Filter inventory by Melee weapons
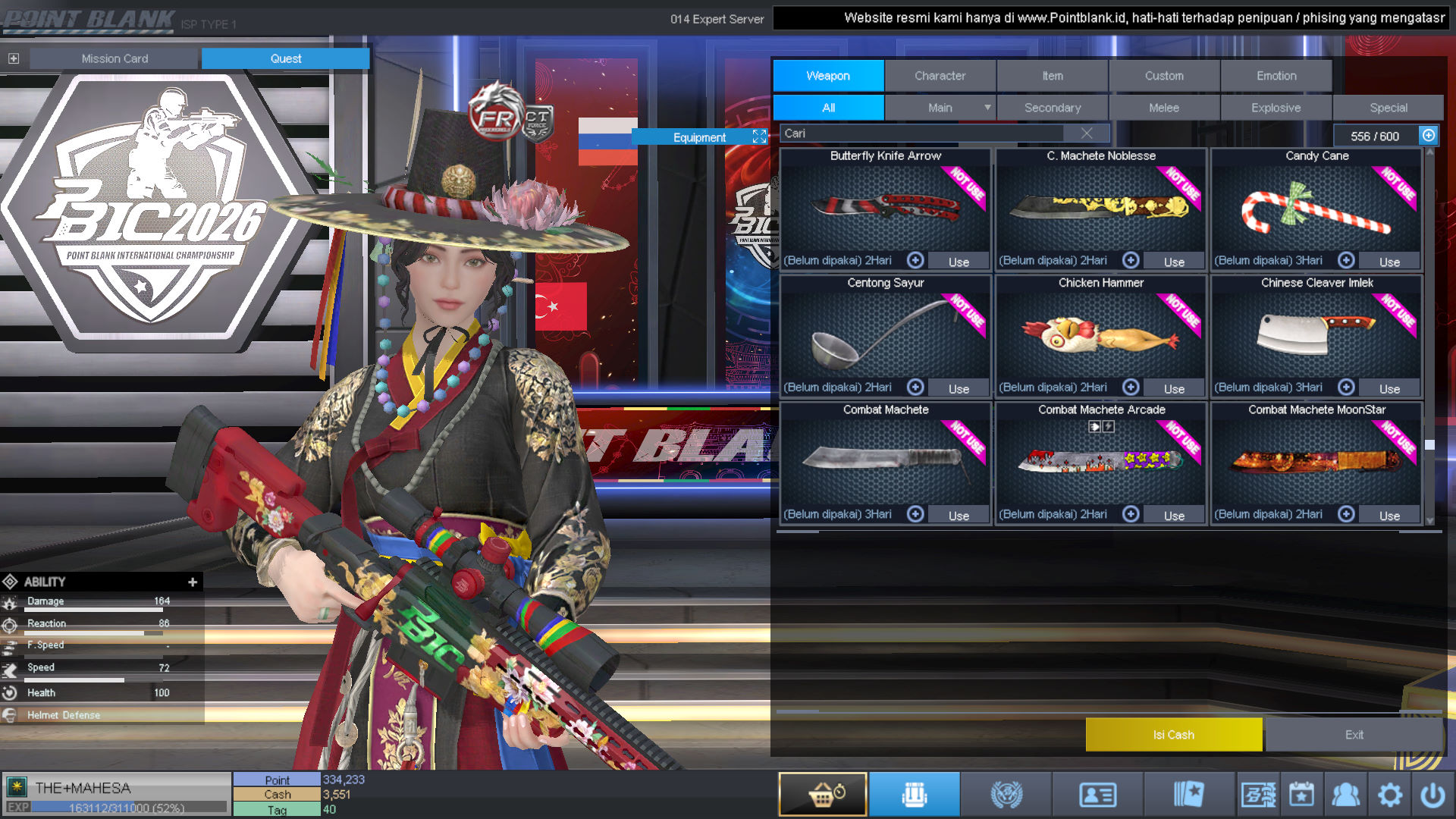 (1164, 108)
